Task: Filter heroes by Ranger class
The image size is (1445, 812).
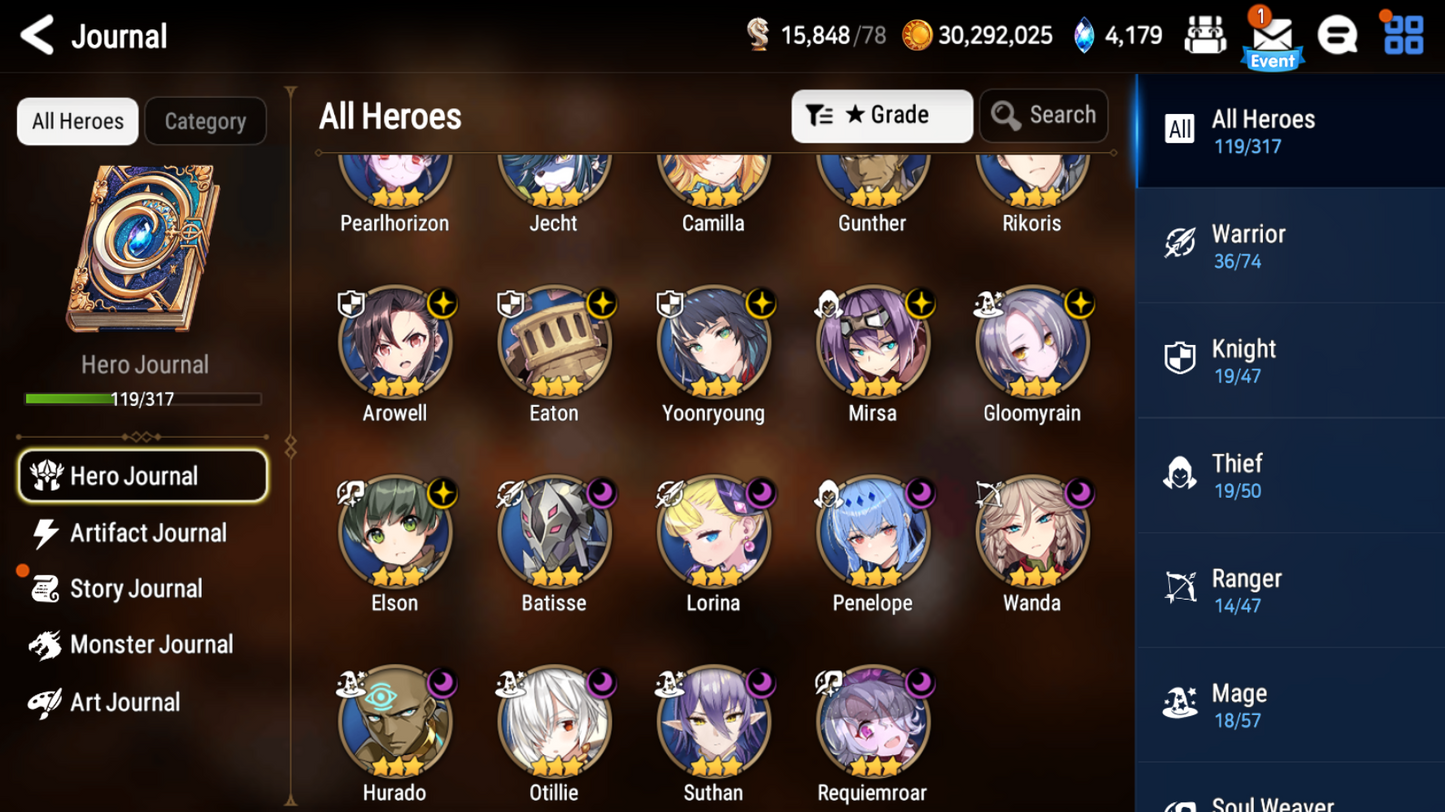Action: [1288, 591]
